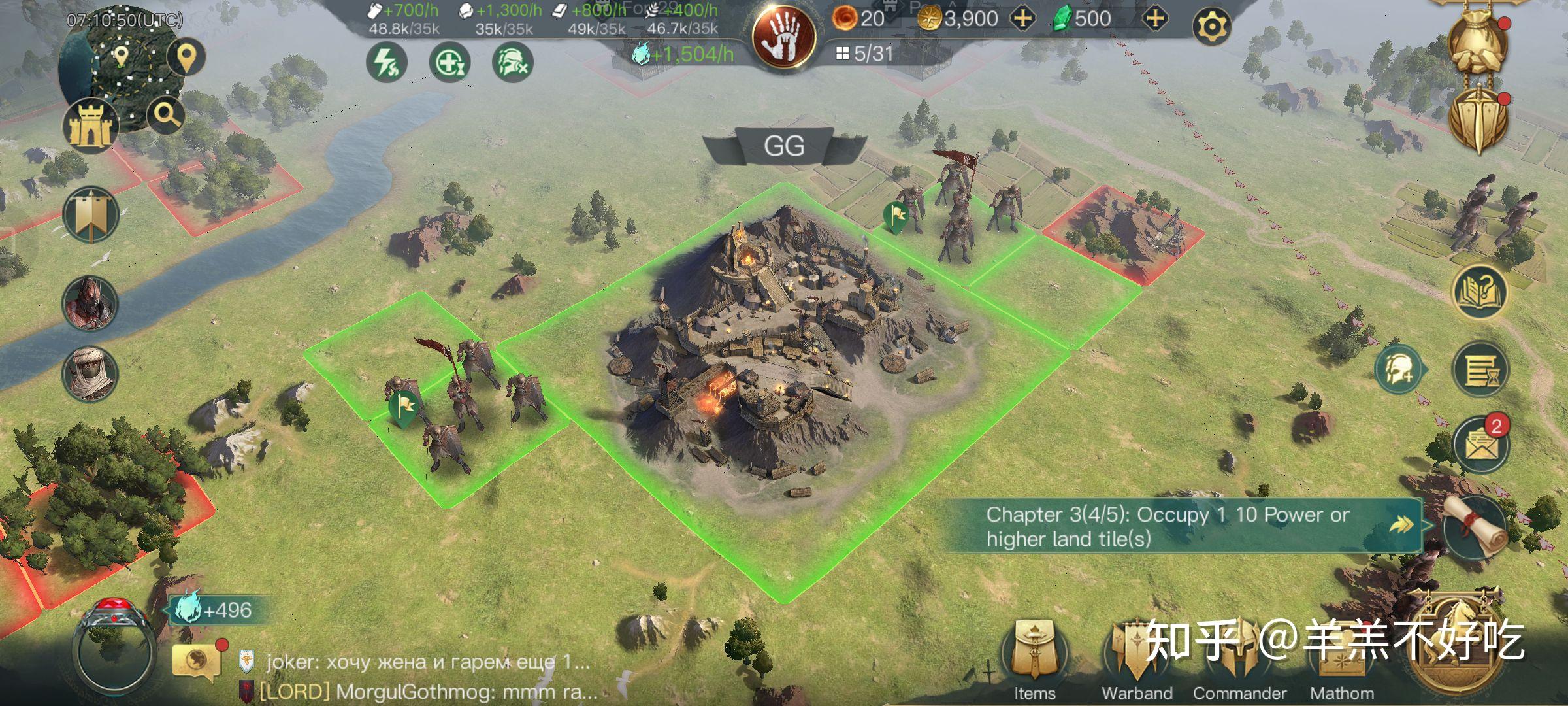
Task: Open the mail envelope with 2 notifications
Action: point(1480,444)
